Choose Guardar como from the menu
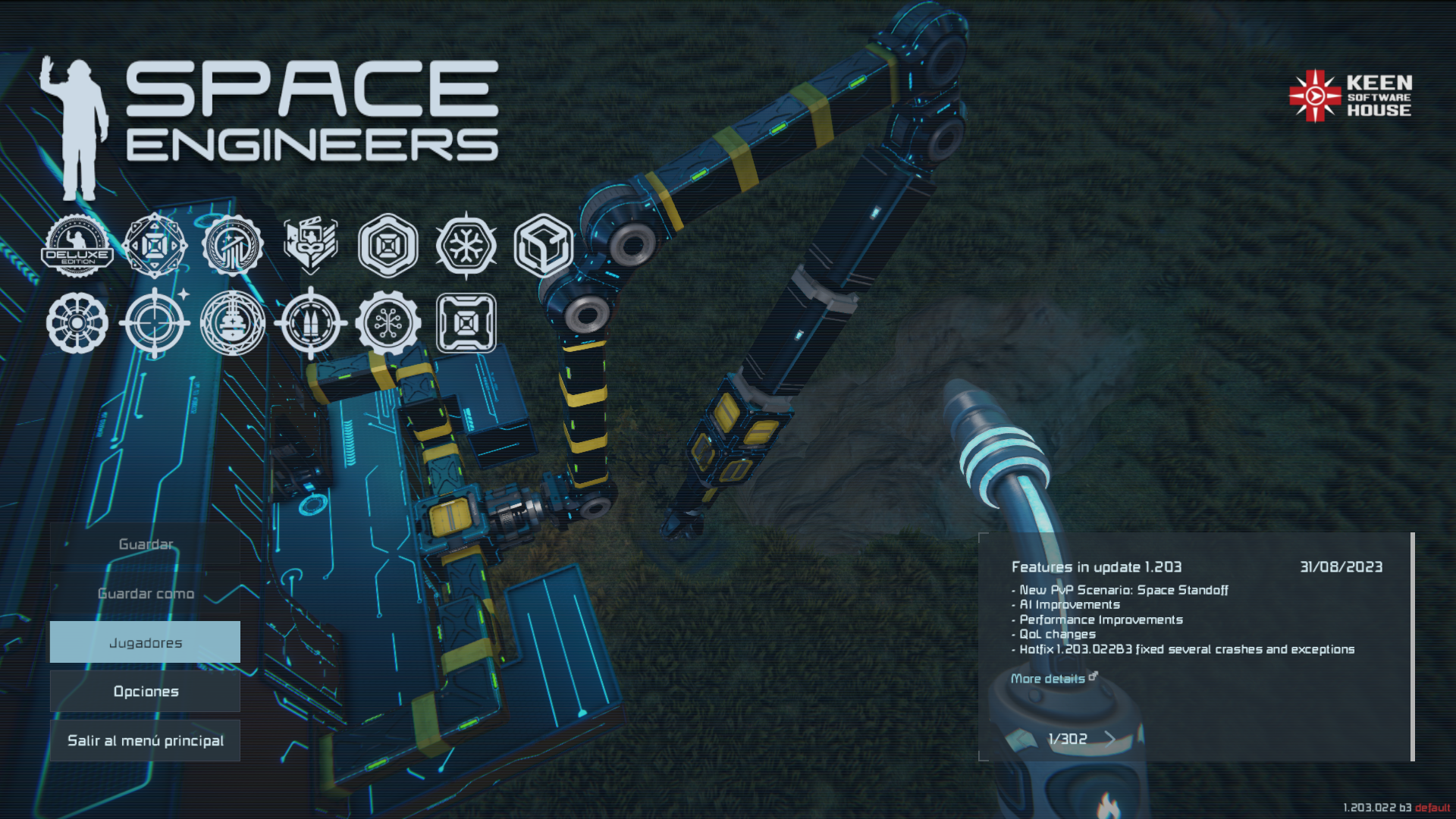 [x=145, y=594]
